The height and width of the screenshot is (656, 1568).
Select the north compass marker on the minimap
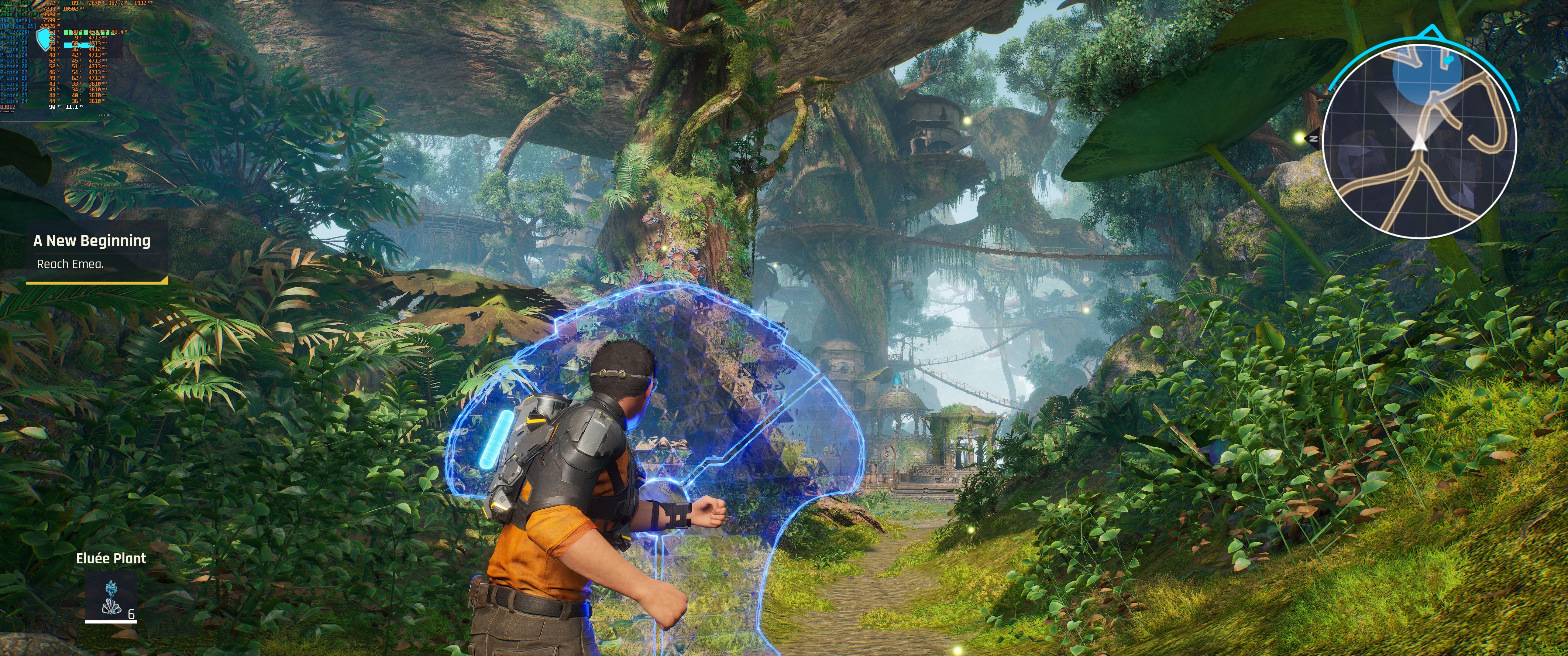[x=1314, y=139]
